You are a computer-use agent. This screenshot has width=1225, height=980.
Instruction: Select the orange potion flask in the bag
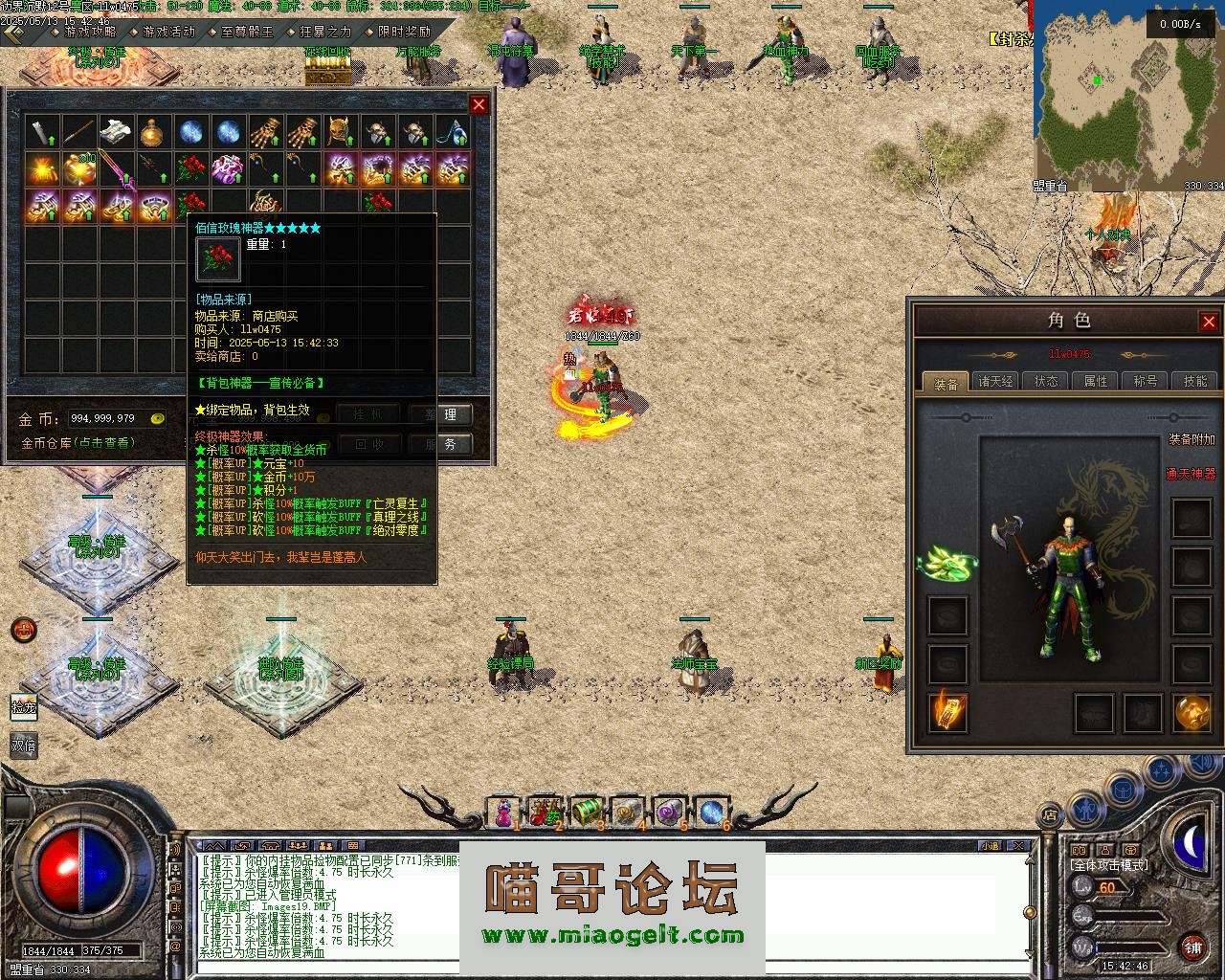point(153,132)
